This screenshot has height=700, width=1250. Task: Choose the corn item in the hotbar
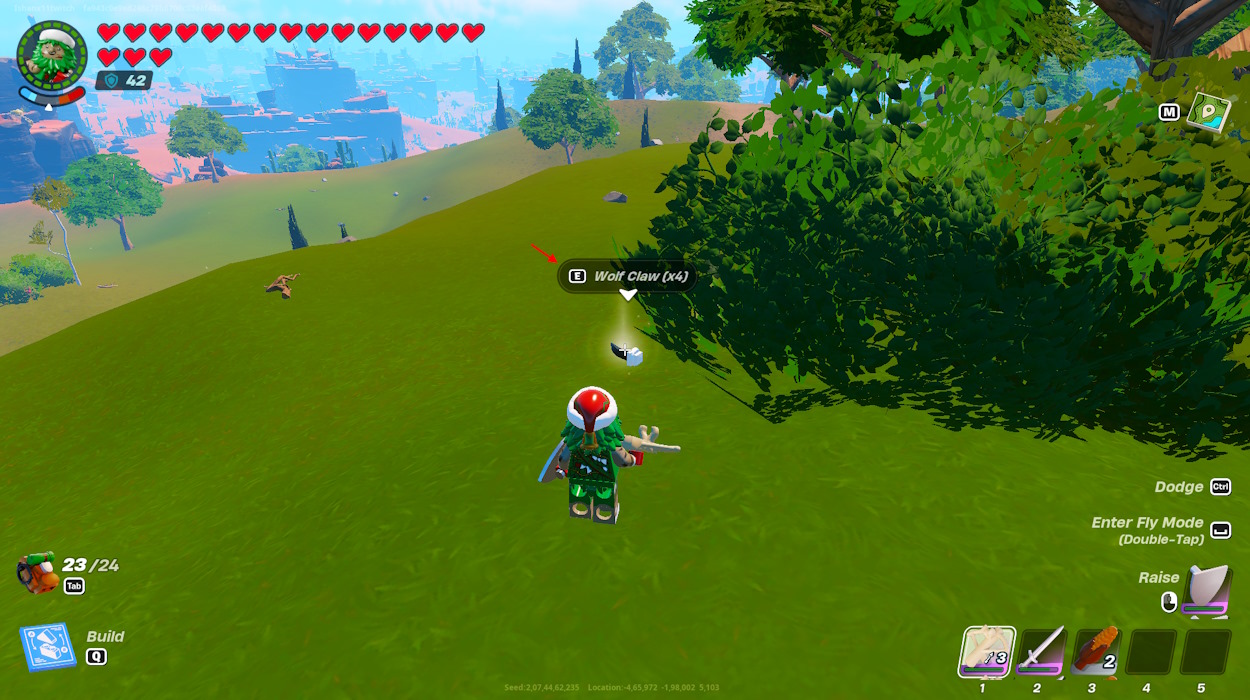point(1096,652)
